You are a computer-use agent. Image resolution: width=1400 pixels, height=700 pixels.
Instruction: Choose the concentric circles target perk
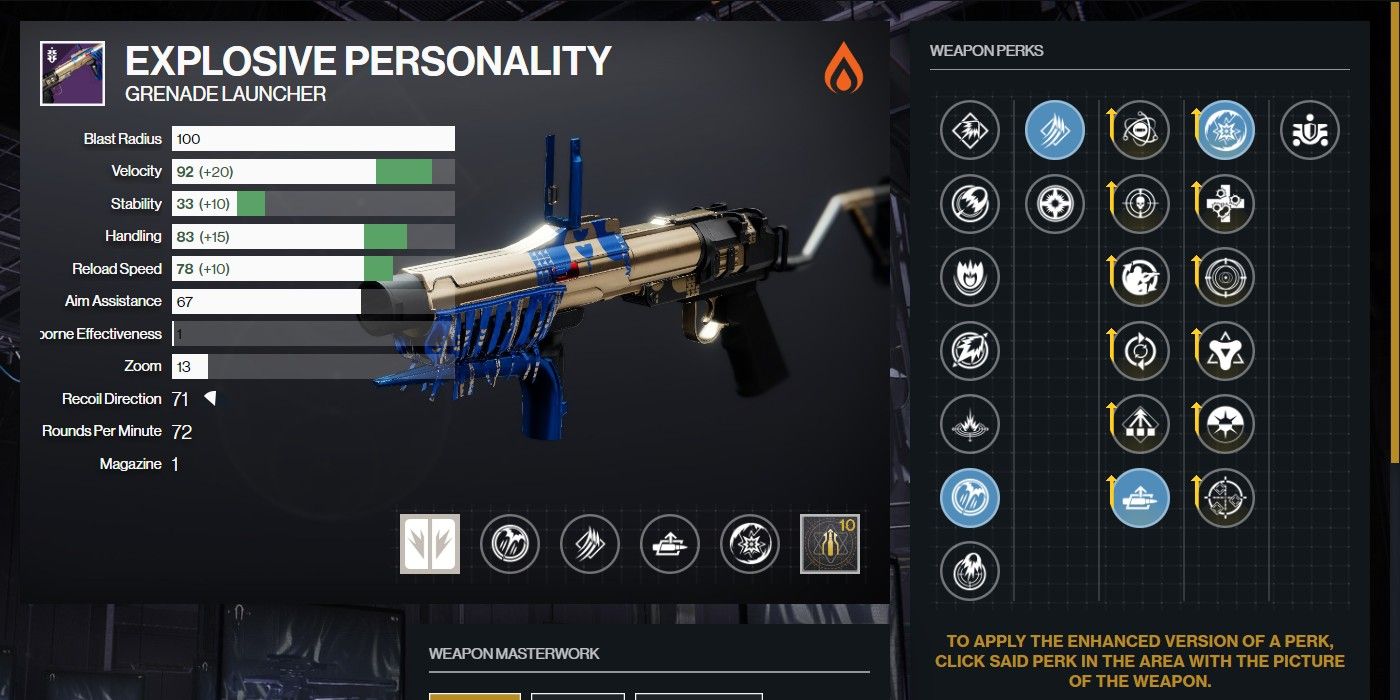(1225, 277)
